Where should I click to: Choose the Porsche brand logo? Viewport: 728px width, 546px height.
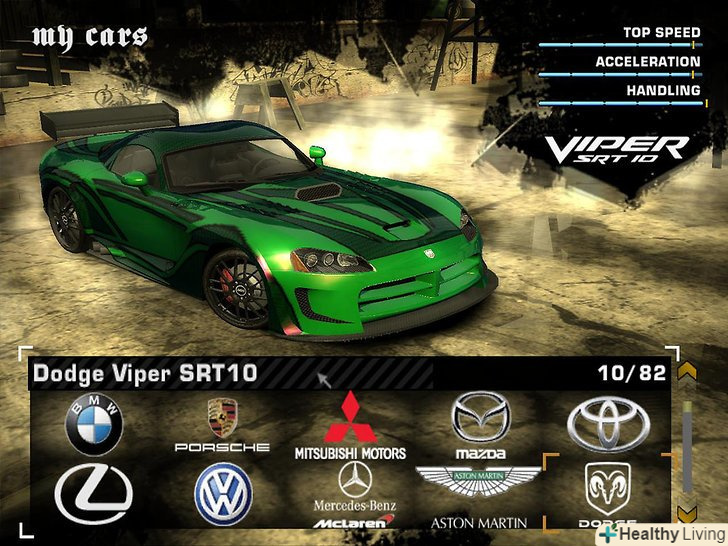pyautogui.click(x=222, y=425)
